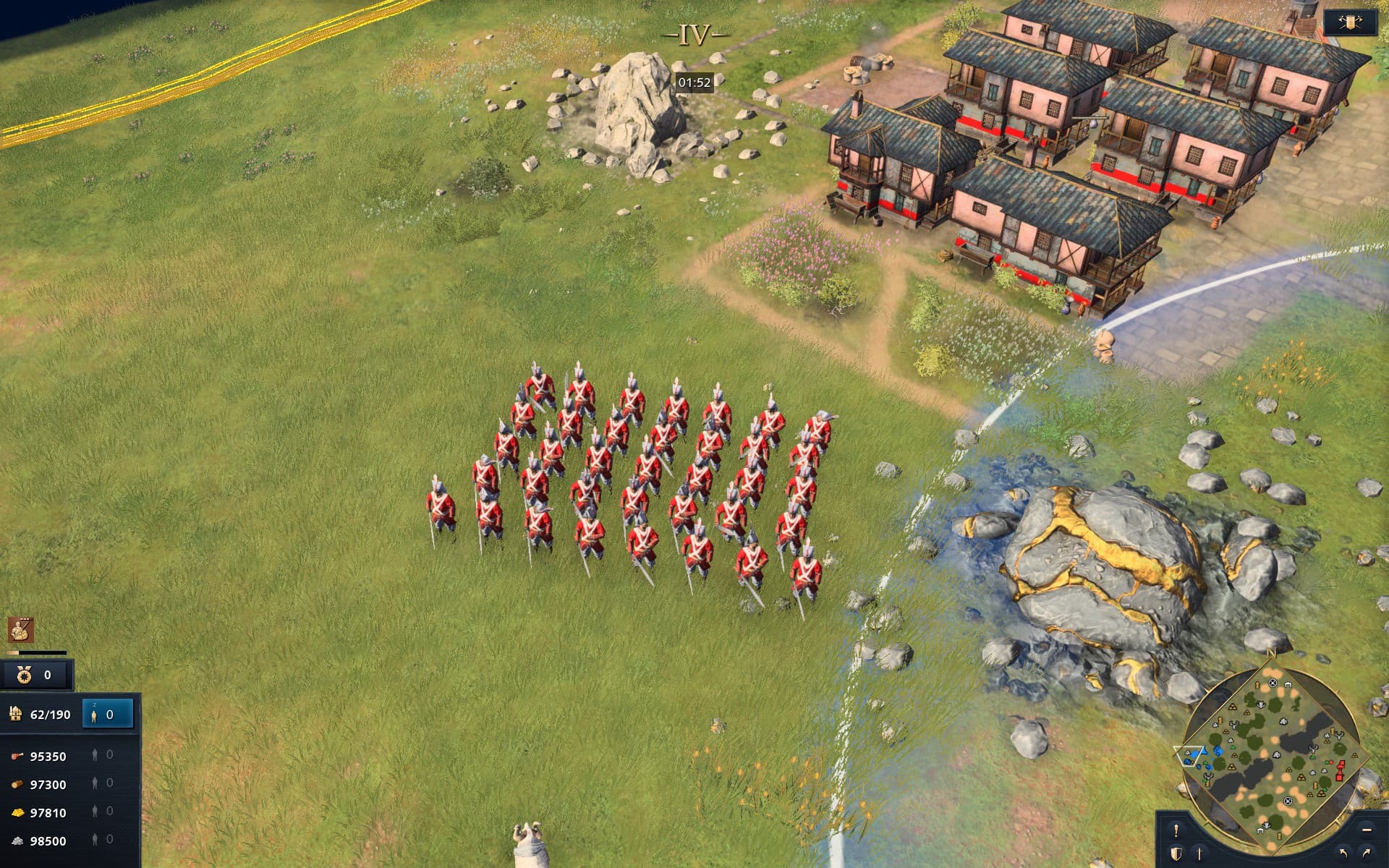Toggle the shield button beside the minimap
The image size is (1389, 868).
(x=1175, y=854)
